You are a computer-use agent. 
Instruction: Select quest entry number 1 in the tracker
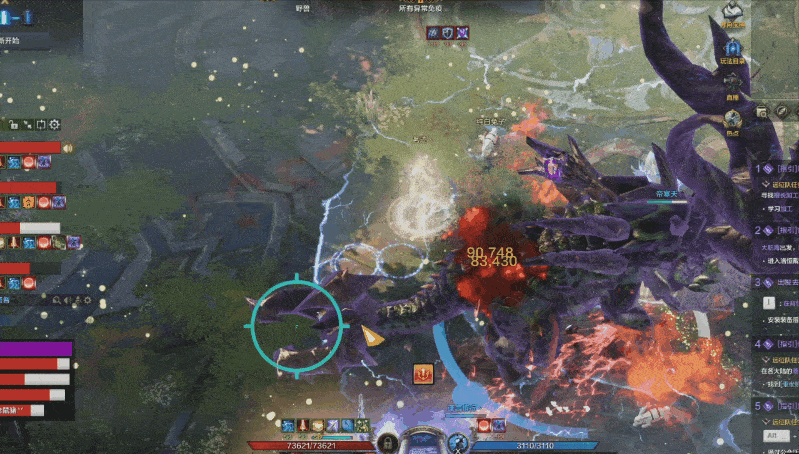pyautogui.click(x=778, y=170)
